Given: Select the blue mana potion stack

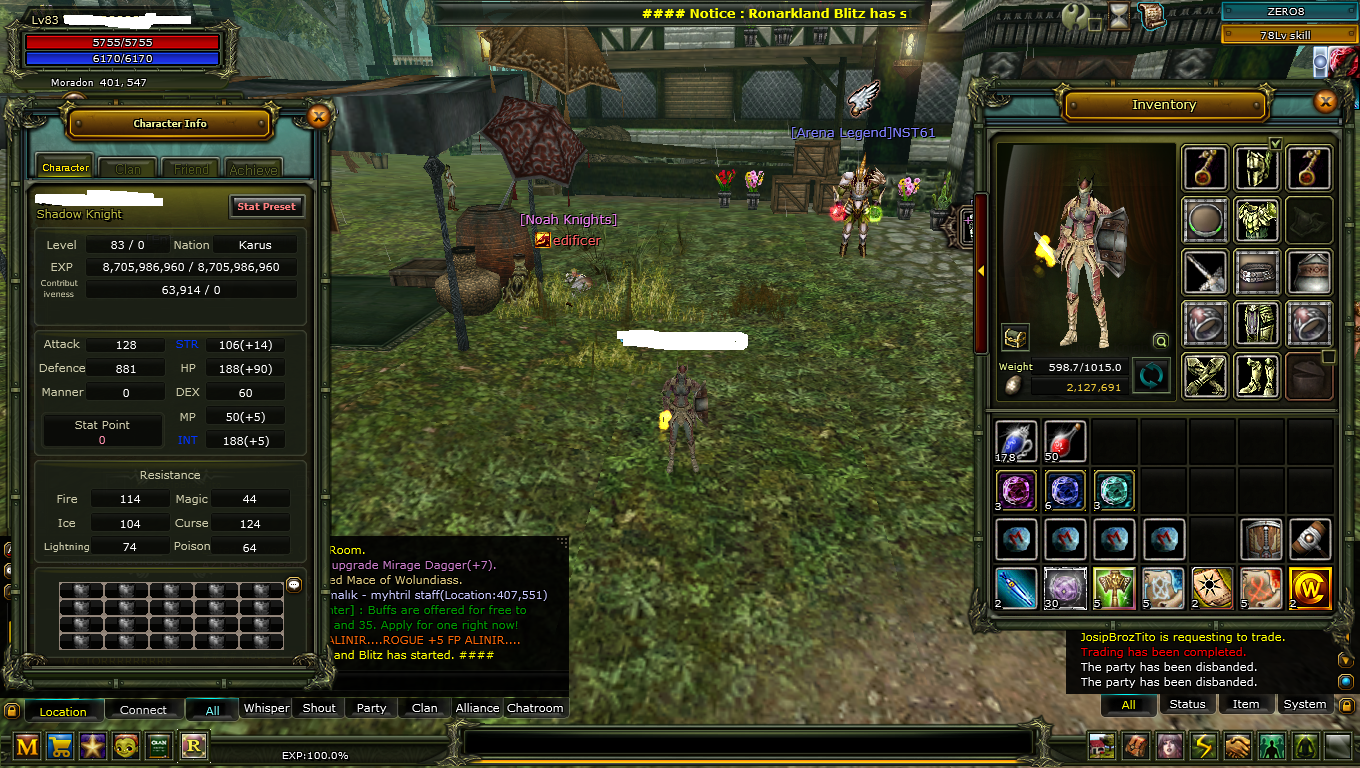Looking at the screenshot, I should pyautogui.click(x=1016, y=441).
